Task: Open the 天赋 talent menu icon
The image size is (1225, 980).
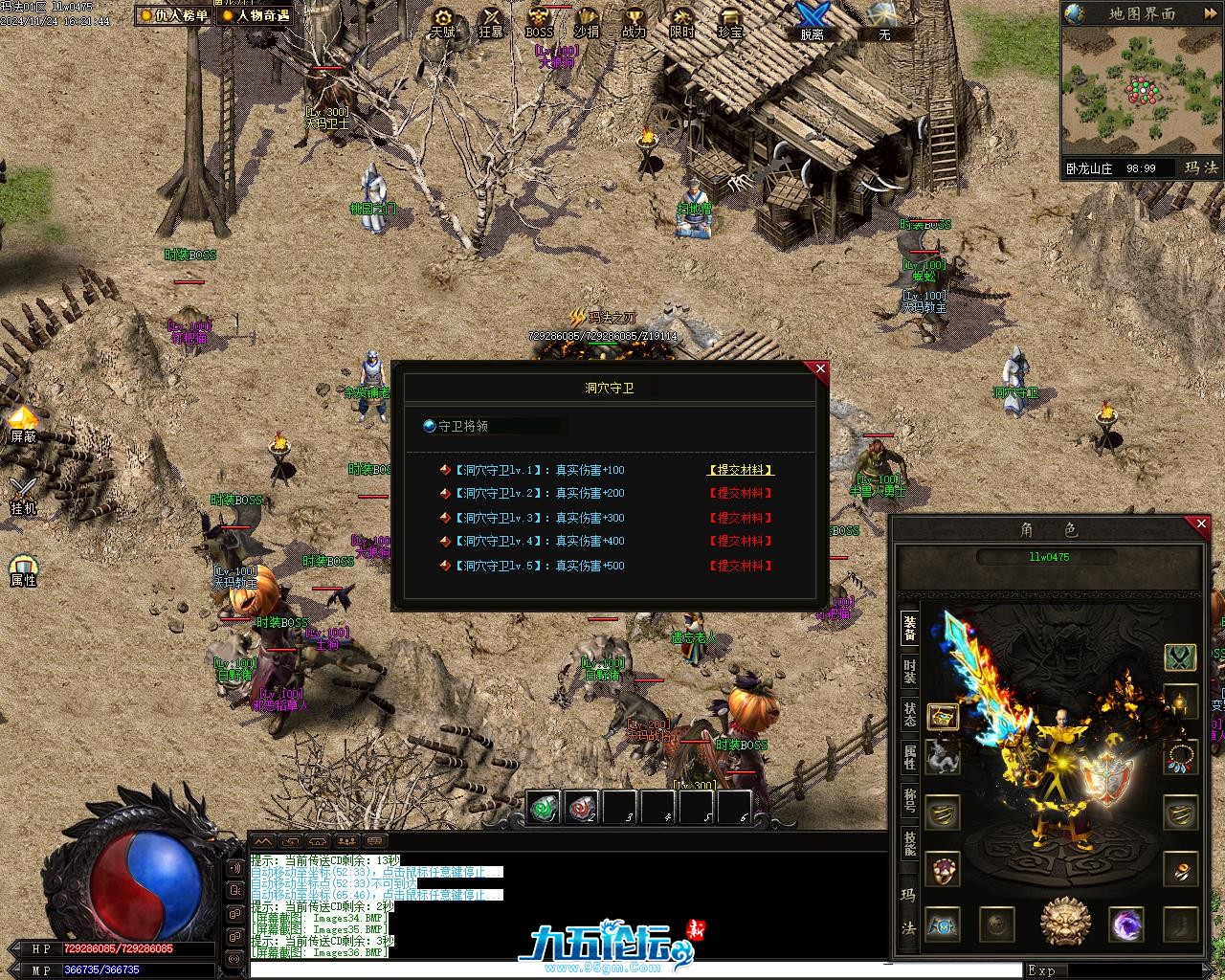Action: point(442,21)
